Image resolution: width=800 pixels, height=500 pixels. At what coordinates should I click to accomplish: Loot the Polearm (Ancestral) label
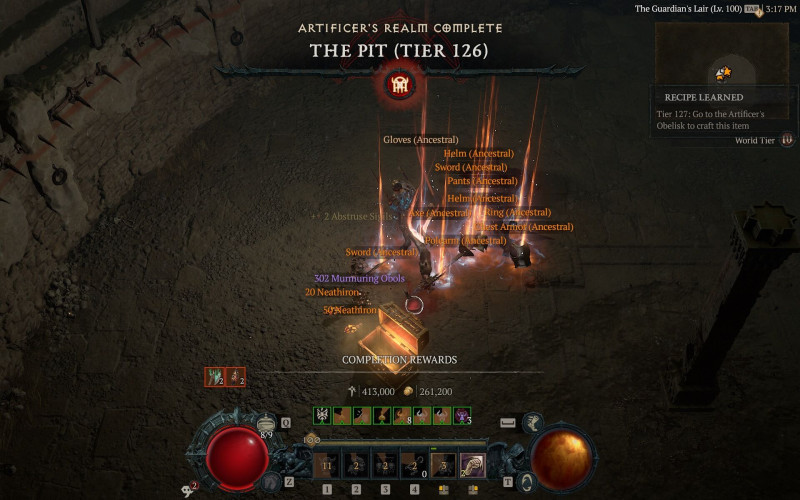pos(465,241)
